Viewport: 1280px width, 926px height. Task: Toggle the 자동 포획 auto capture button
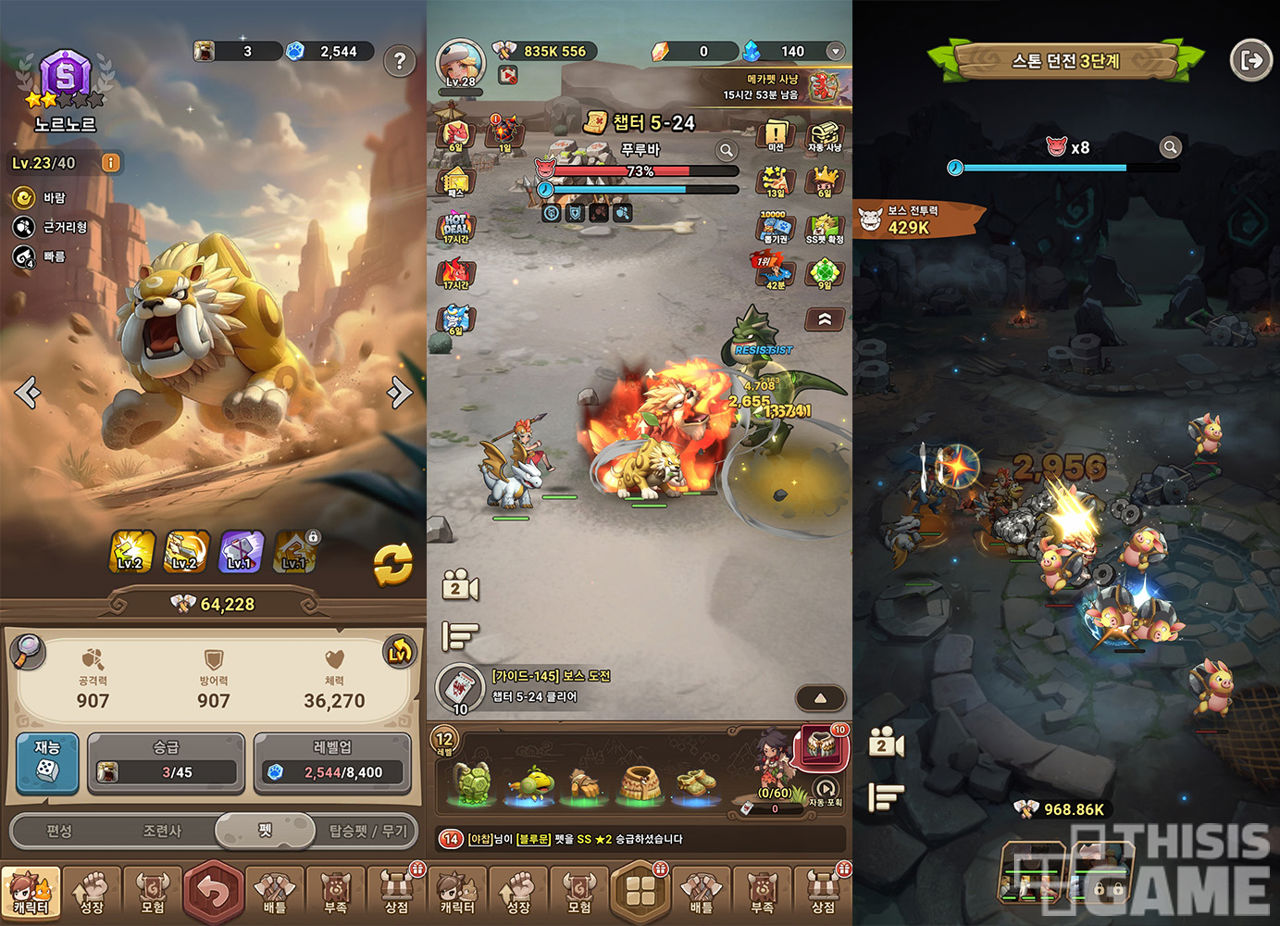point(825,790)
